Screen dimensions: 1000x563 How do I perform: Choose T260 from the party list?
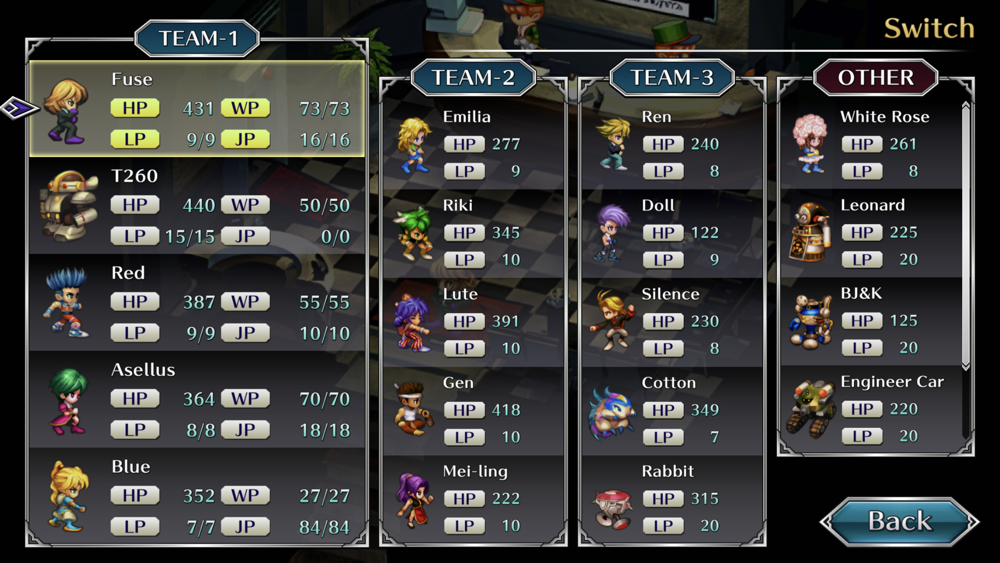[198, 205]
